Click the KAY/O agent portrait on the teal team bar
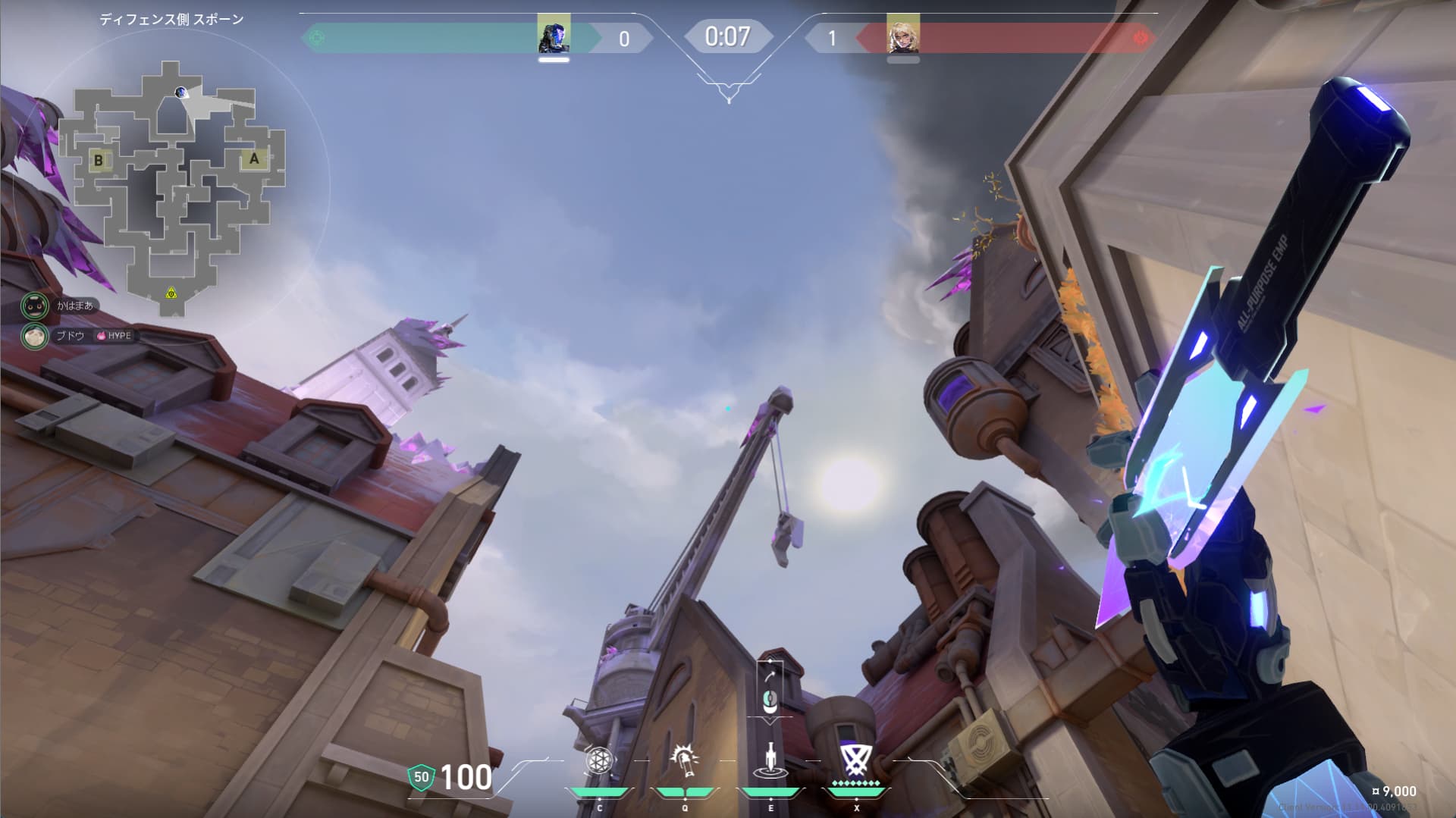Screen dimensions: 1456x818 coord(554,35)
